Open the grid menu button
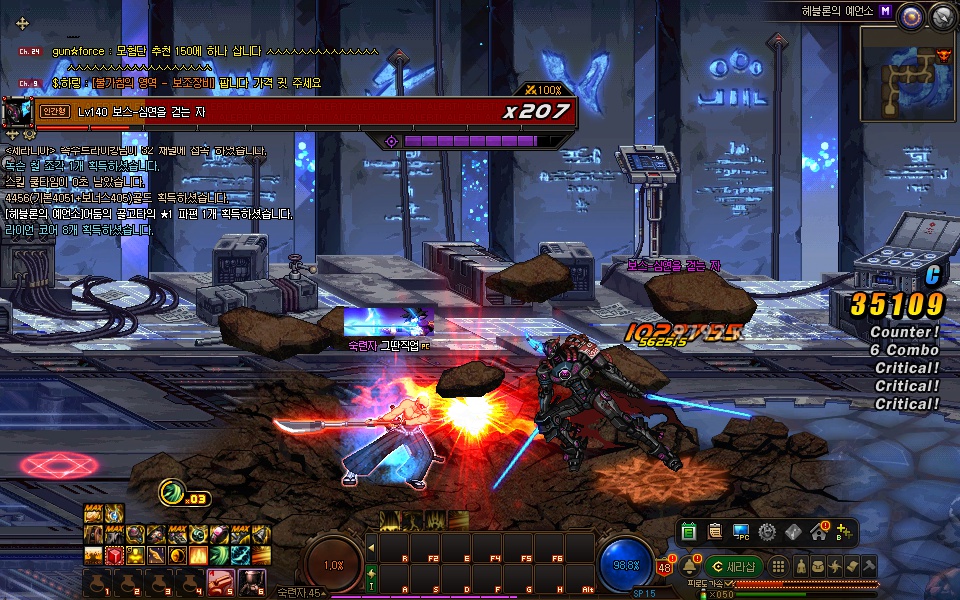This screenshot has height=600, width=960. coord(778,567)
